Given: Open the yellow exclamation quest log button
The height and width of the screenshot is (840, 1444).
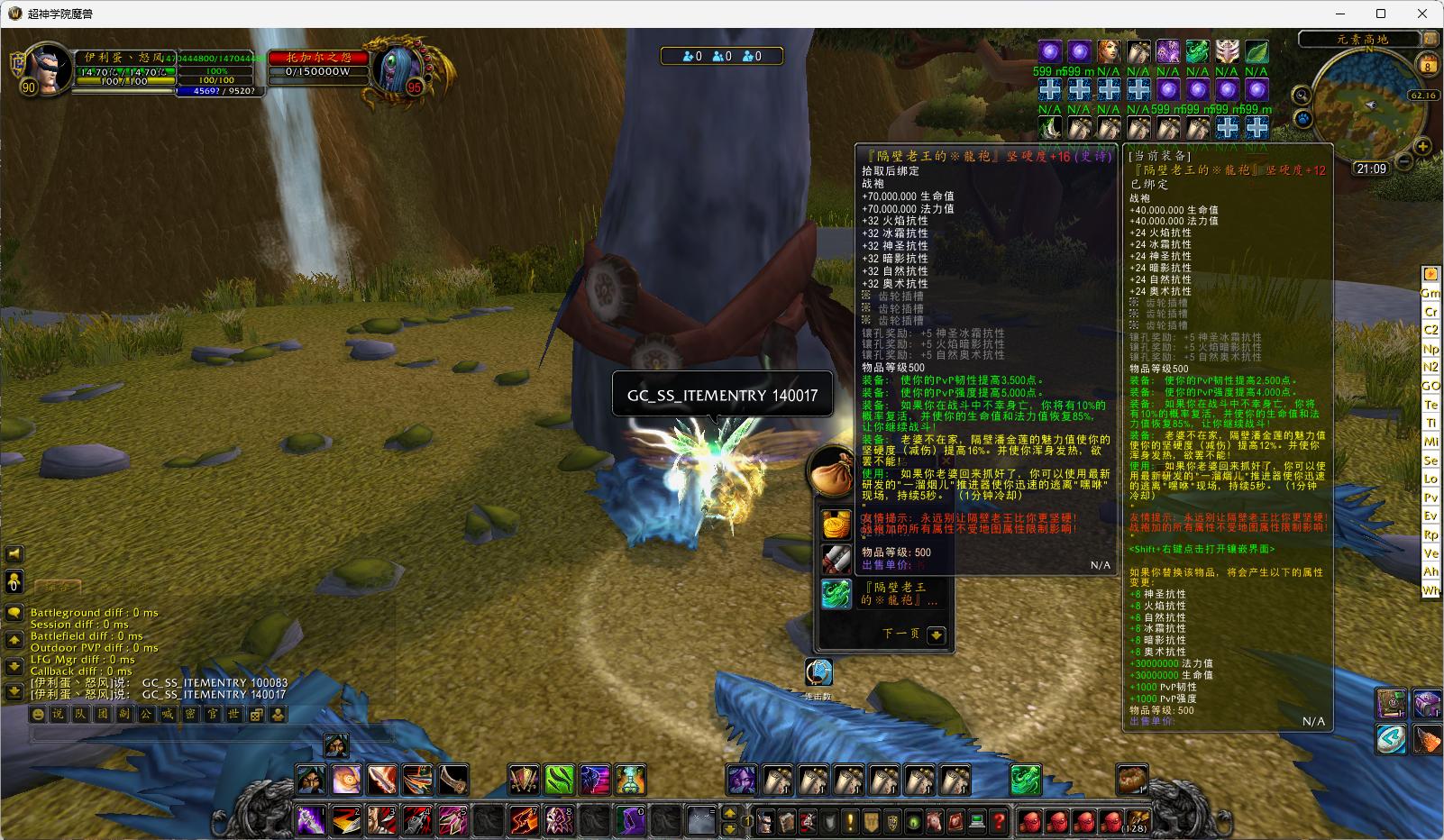Looking at the screenshot, I should tap(850, 822).
